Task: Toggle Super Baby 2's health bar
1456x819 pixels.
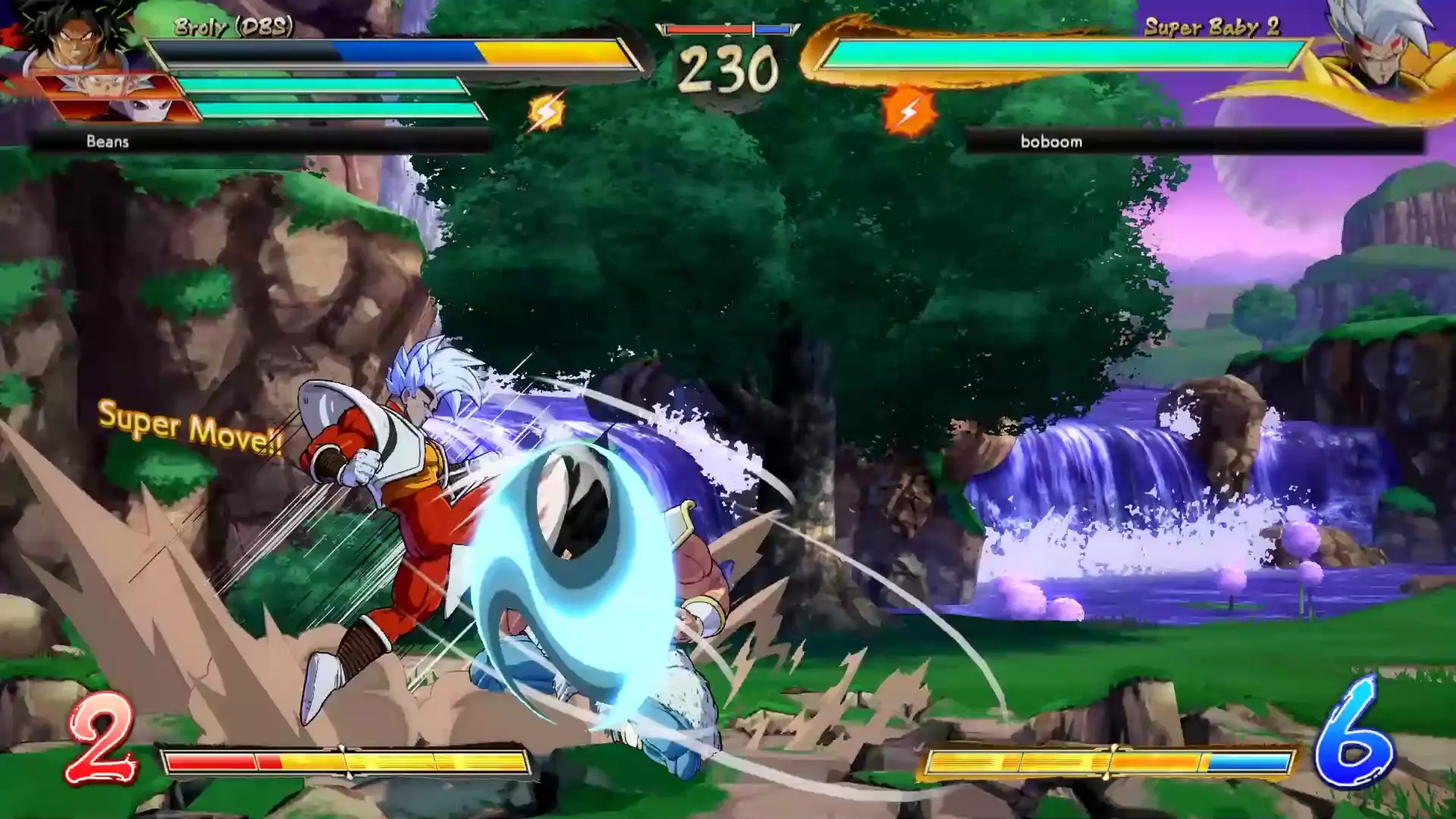Action: (1062, 55)
